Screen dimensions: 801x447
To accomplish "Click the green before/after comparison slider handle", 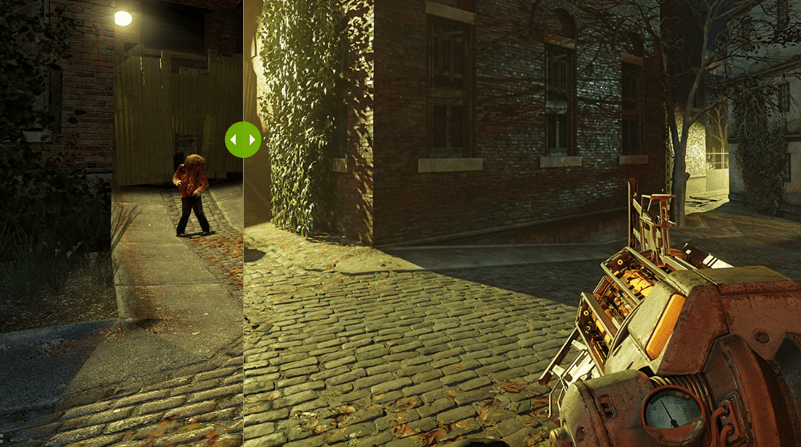I will [x=243, y=140].
